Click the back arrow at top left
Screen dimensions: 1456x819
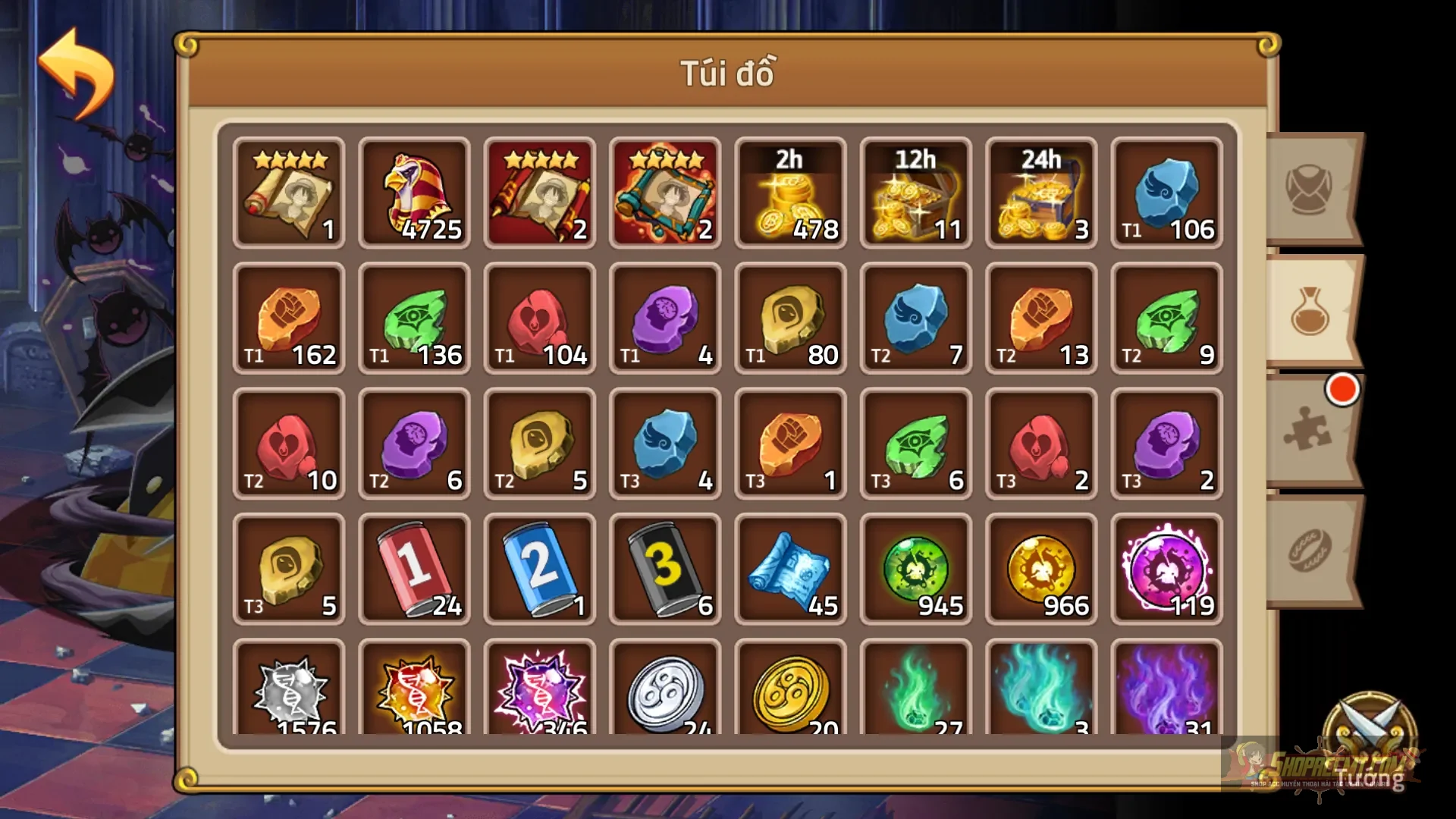[80, 68]
